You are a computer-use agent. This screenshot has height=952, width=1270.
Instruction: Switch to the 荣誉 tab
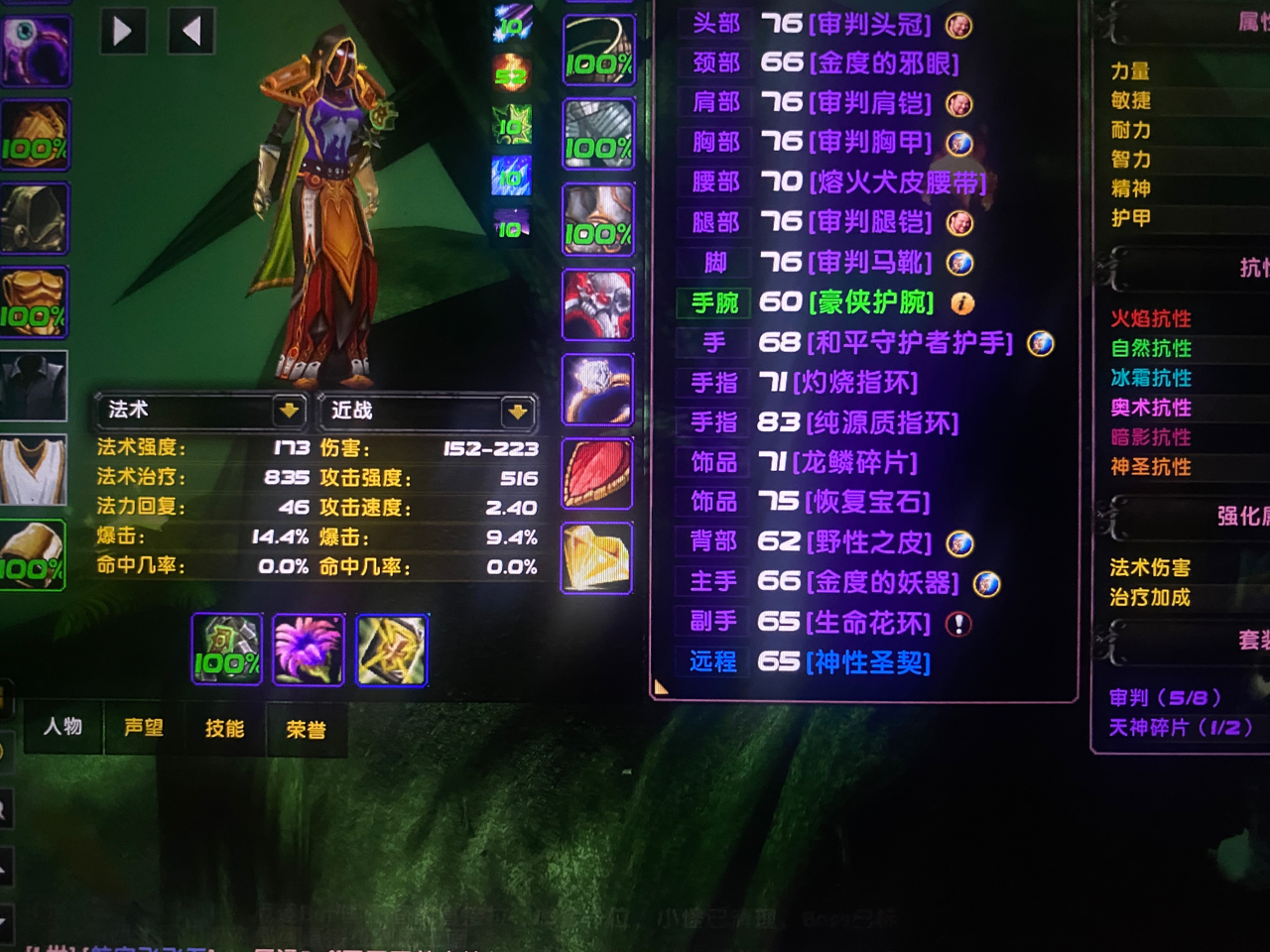pyautogui.click(x=306, y=728)
